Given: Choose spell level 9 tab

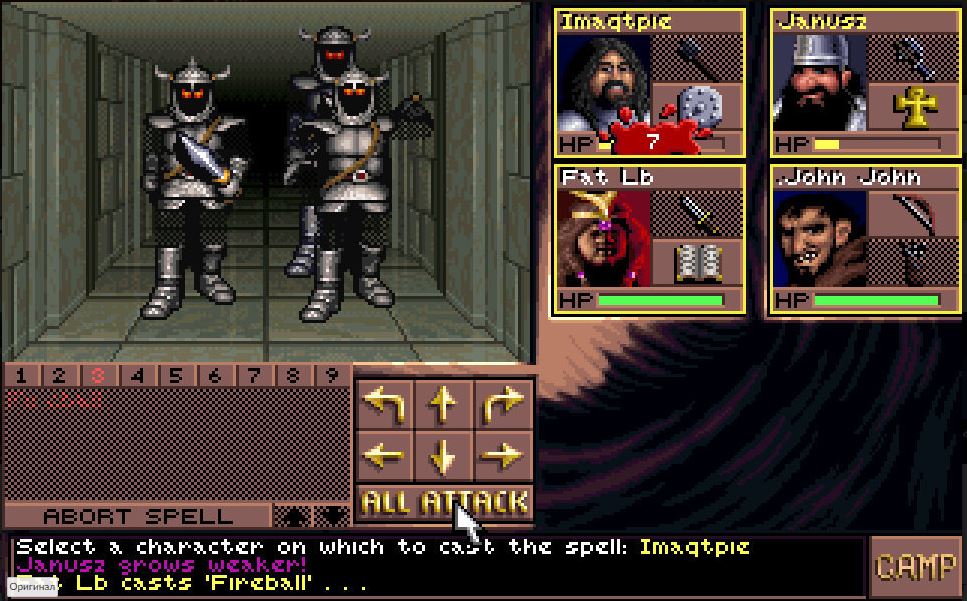Looking at the screenshot, I should 332,376.
